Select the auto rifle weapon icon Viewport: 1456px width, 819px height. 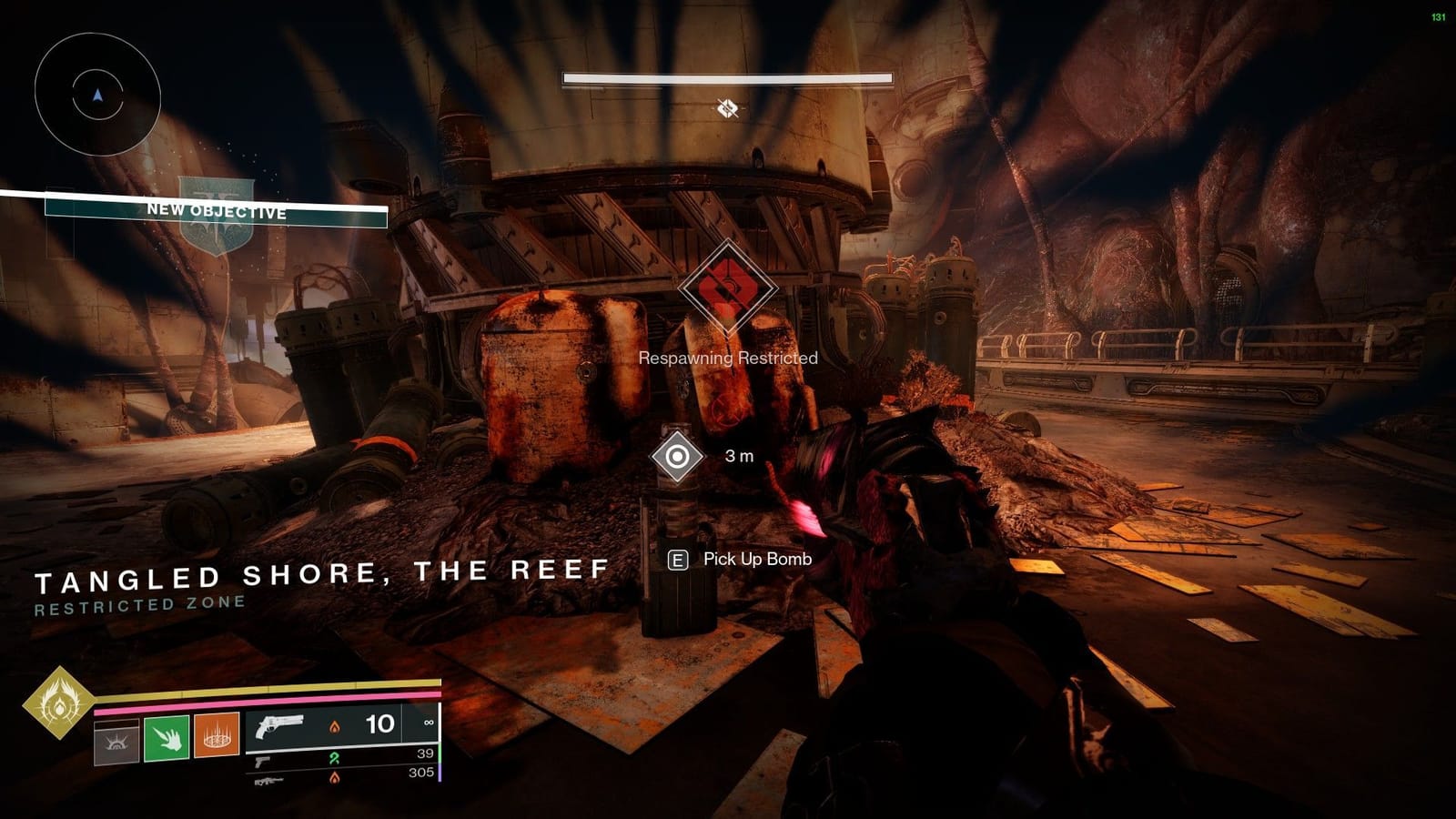coord(269,780)
